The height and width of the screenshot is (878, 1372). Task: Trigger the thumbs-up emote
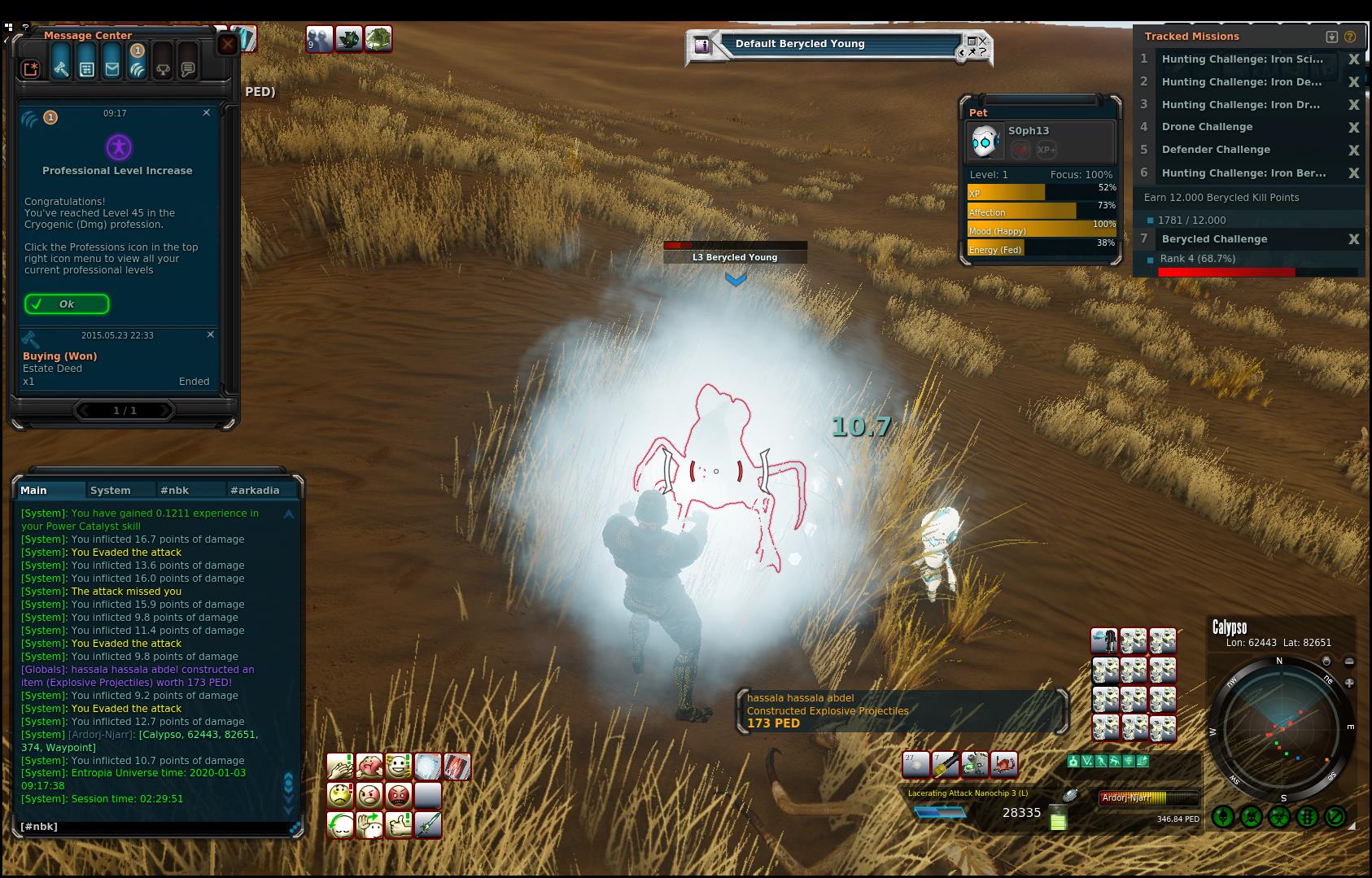pos(398,825)
